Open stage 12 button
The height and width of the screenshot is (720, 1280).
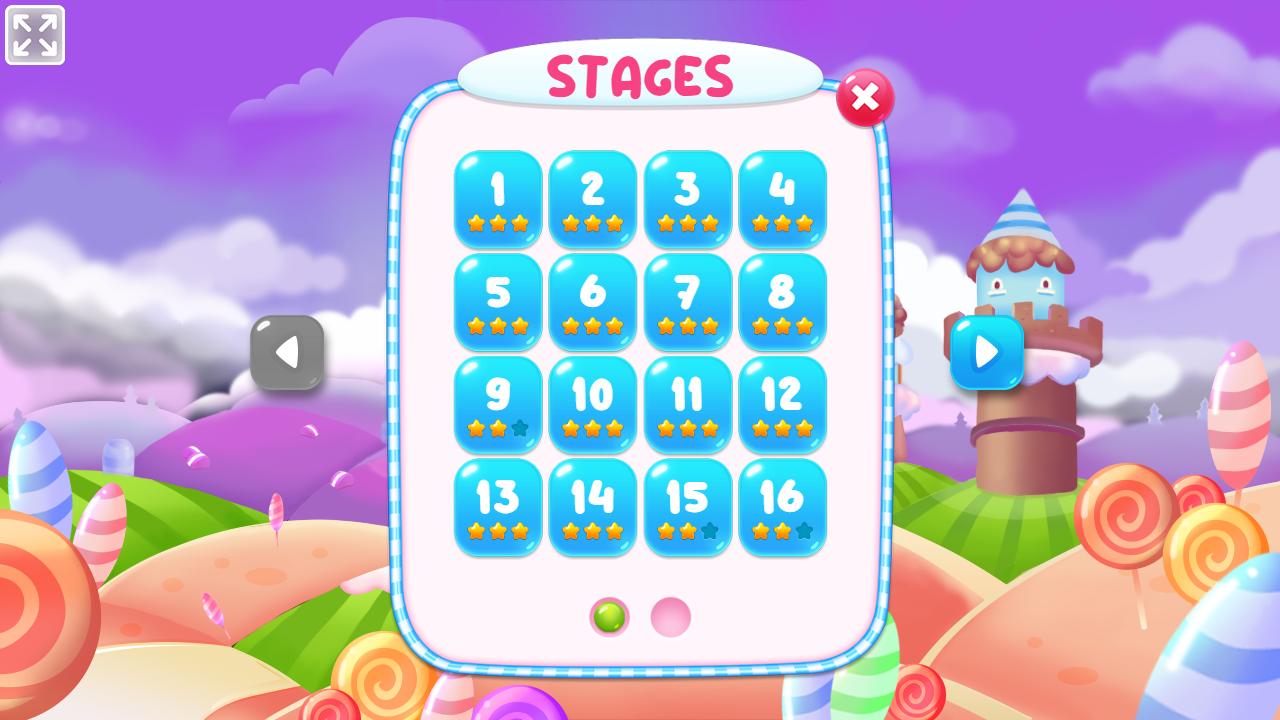782,405
